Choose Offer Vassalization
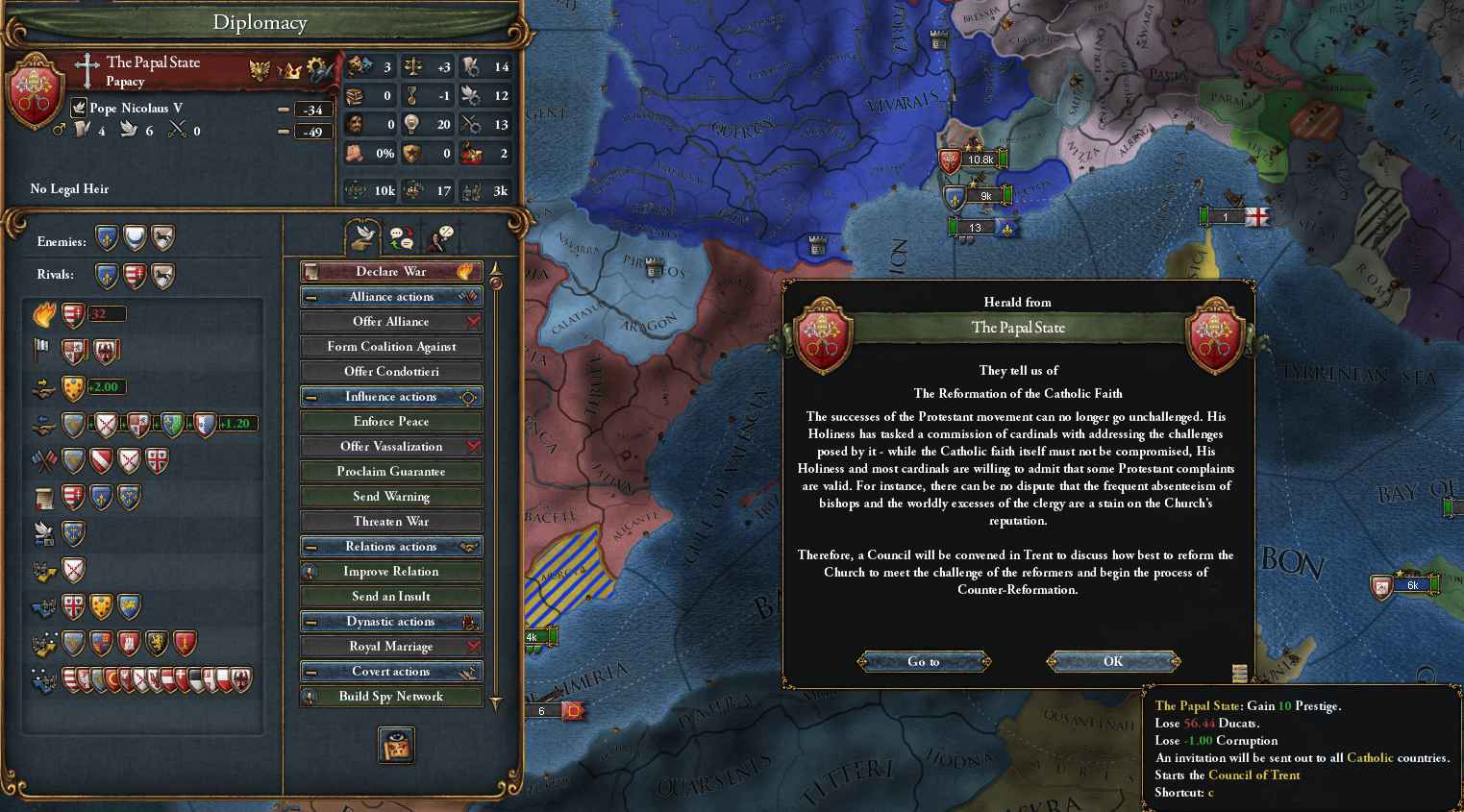The image size is (1464, 812). [391, 447]
